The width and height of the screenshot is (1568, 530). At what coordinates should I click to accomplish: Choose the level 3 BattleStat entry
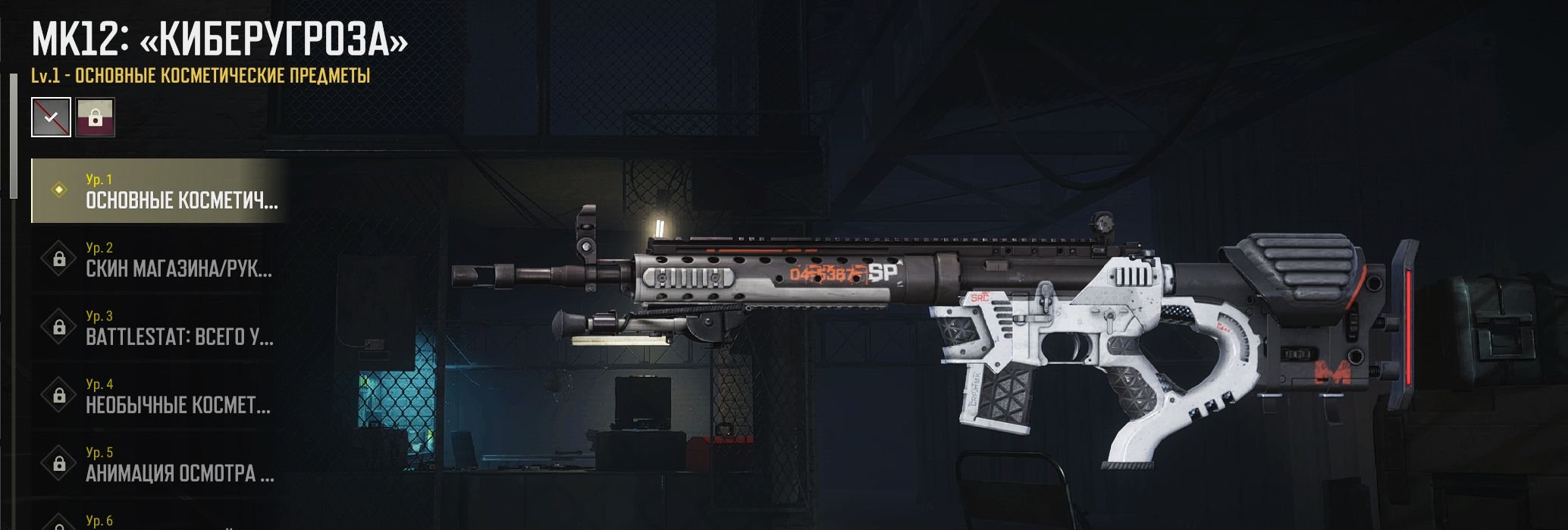click(x=159, y=328)
